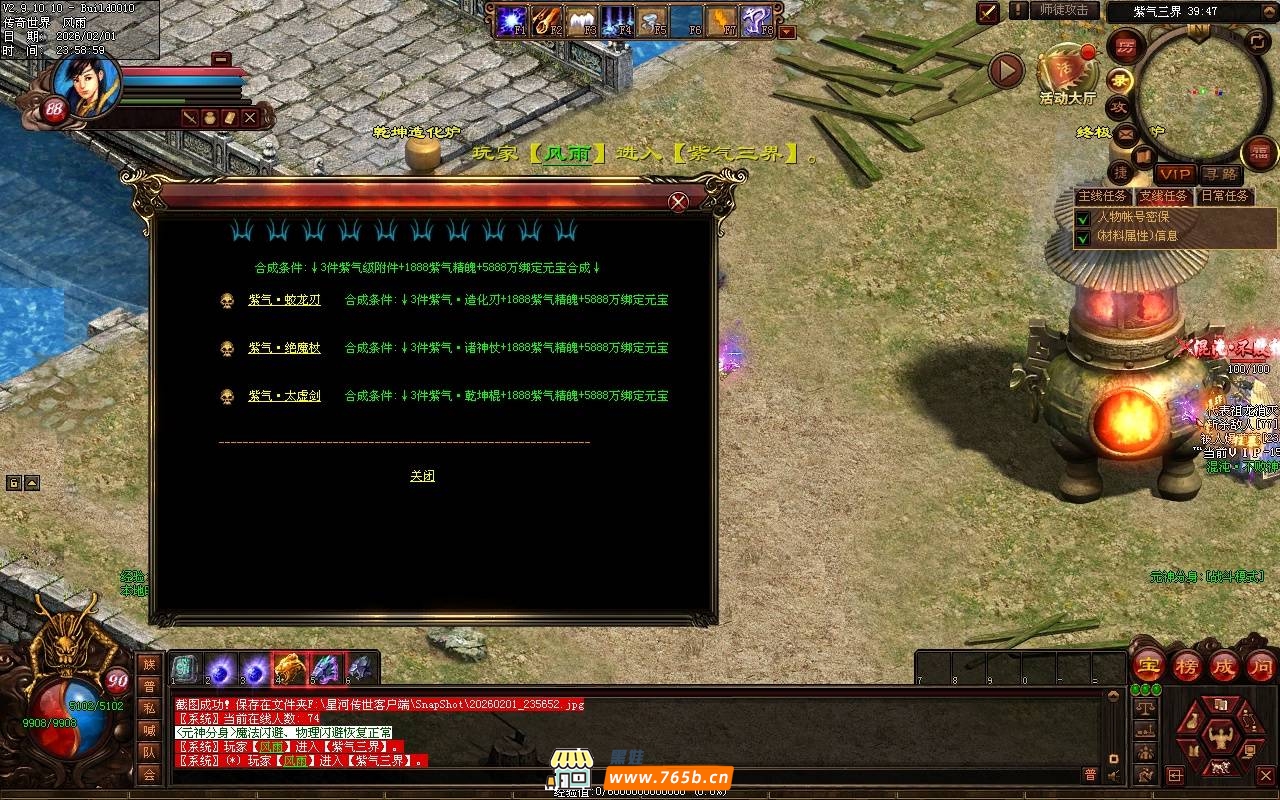
Task: Open the 紫气·太虚剑 synthesis option
Action: pos(284,396)
